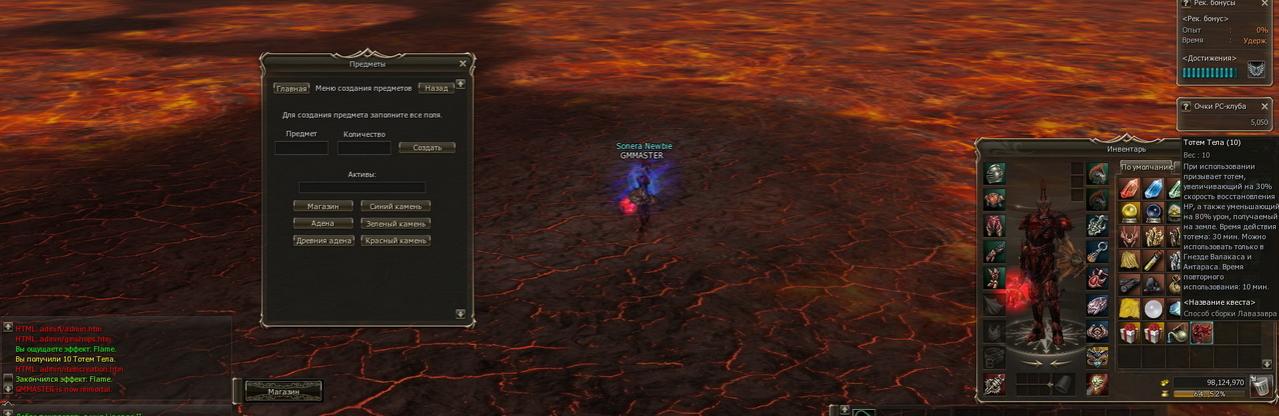Close the Очки PC-клуба panel
1279x416 pixels.
[1264, 106]
